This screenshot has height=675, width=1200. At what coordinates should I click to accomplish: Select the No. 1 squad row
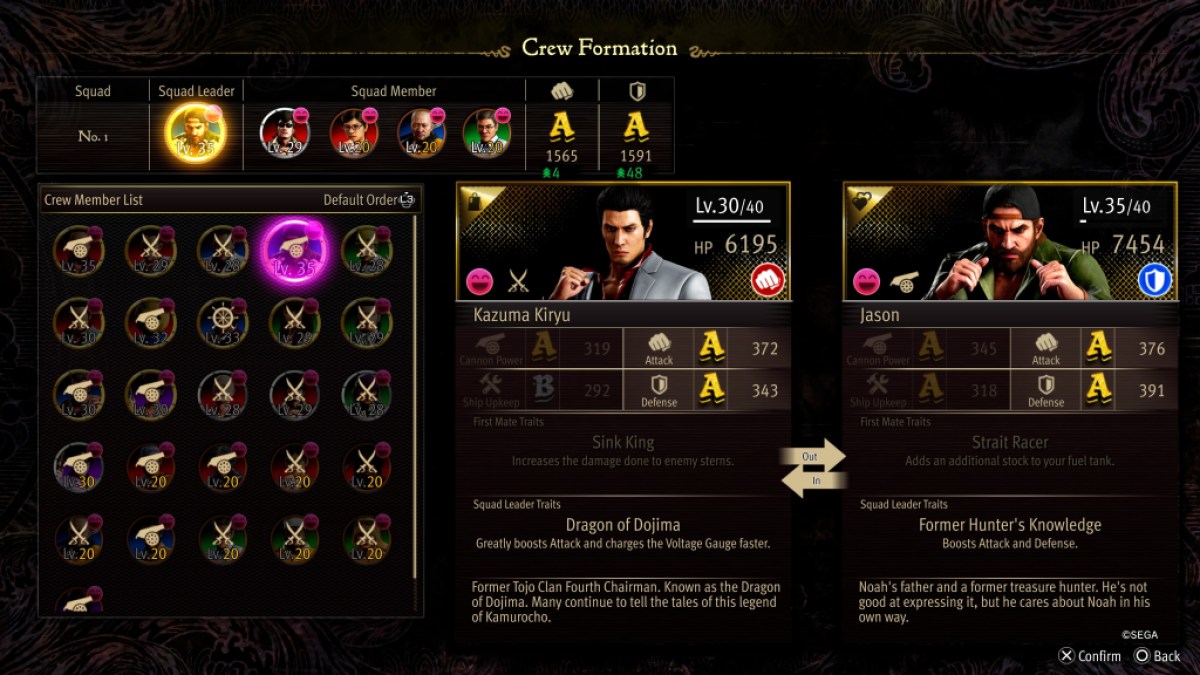tap(93, 136)
